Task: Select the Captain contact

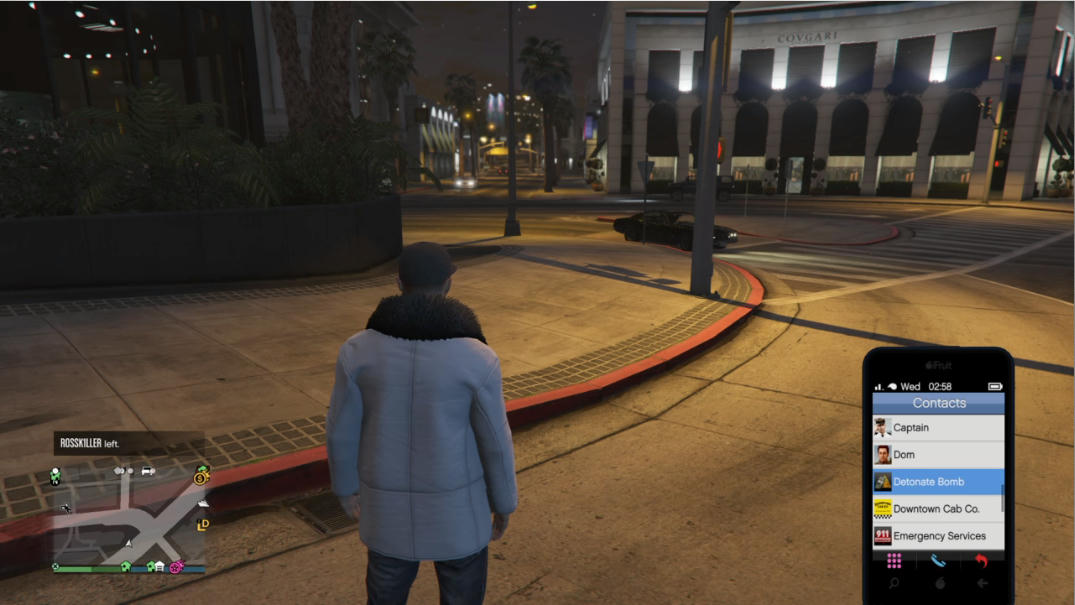Action: point(938,428)
